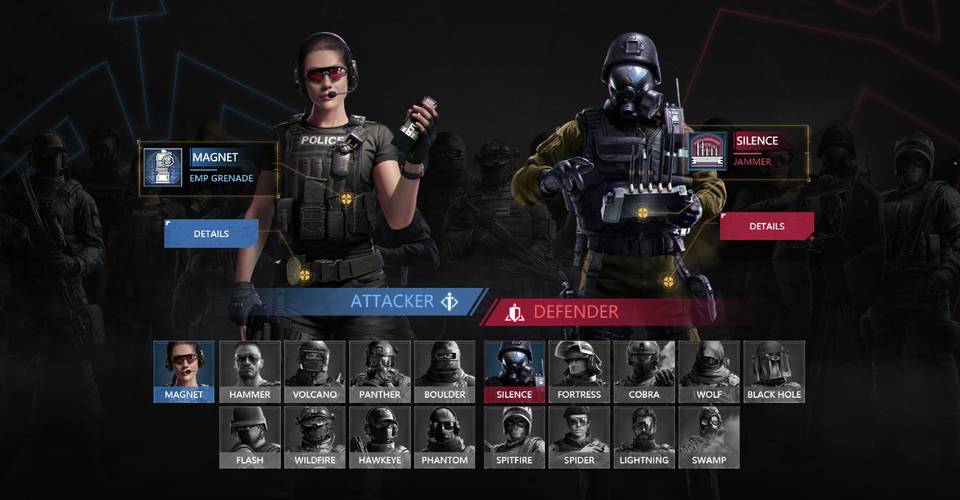The height and width of the screenshot is (500, 960).
Task: Select the Spitfire defender portrait
Action: click(514, 437)
